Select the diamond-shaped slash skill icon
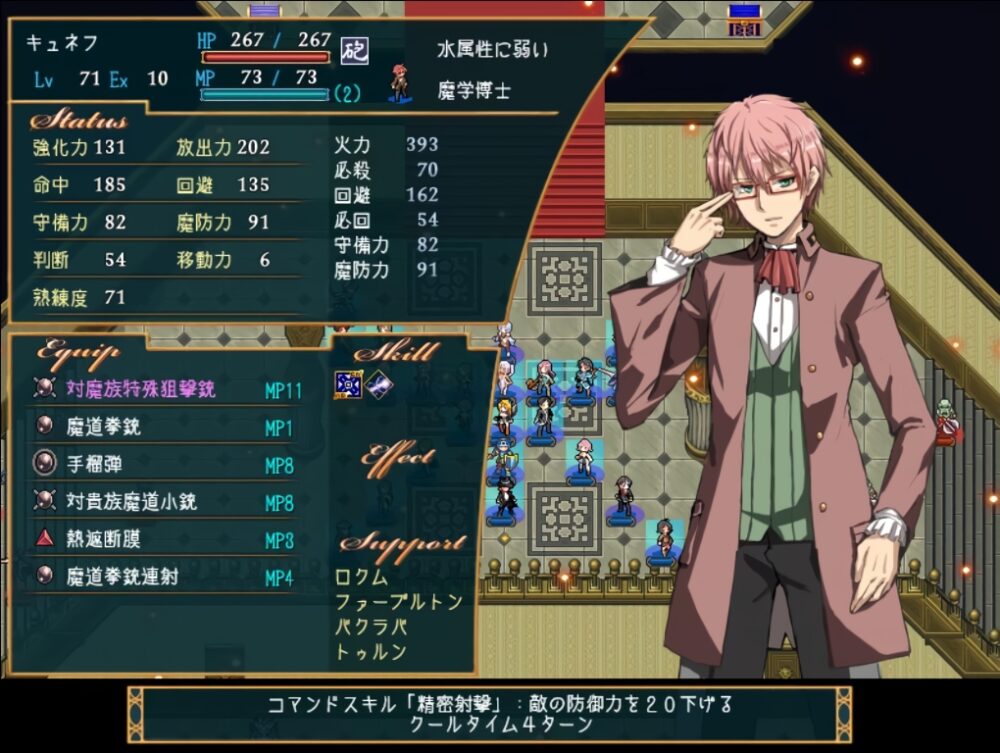 click(x=377, y=385)
